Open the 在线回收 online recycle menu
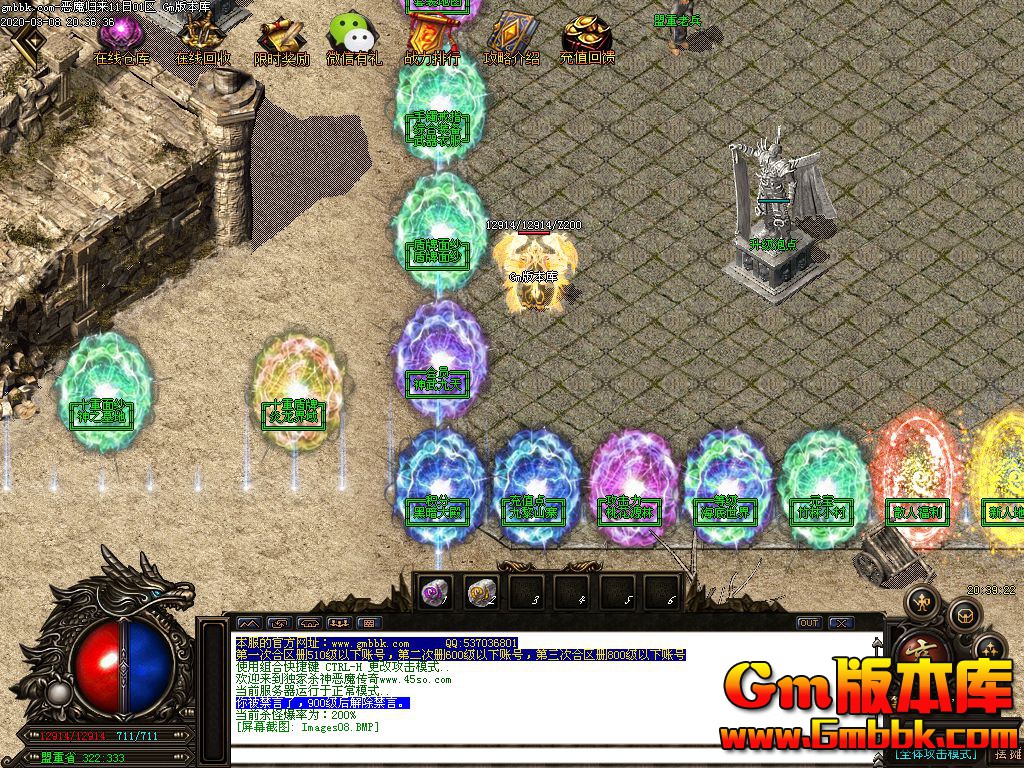Viewport: 1024px width, 768px height. click(x=202, y=39)
